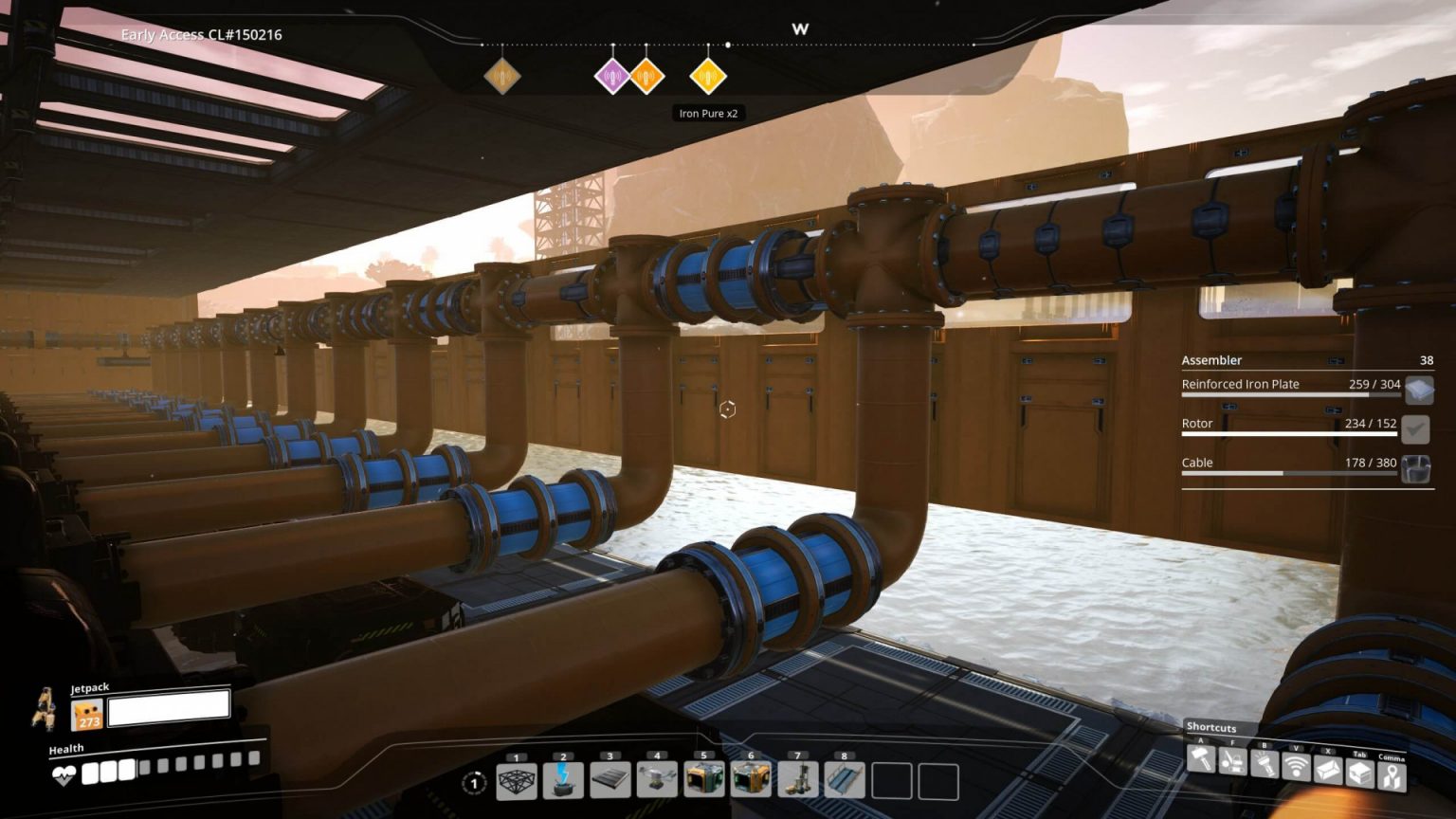Open the map pin shortcut icon
The width and height of the screenshot is (1456, 819).
point(1392,776)
